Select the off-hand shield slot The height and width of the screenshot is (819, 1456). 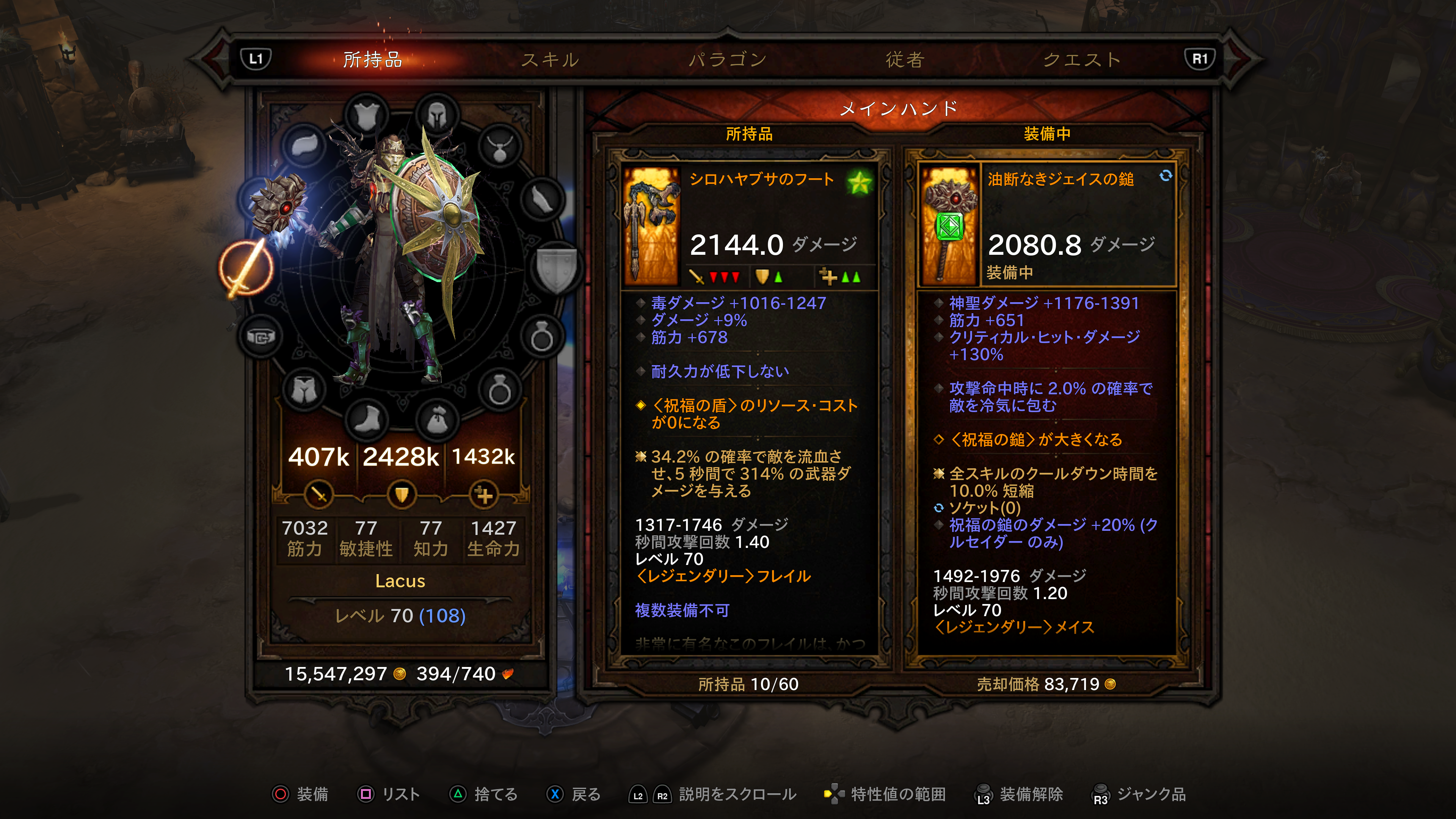557,268
